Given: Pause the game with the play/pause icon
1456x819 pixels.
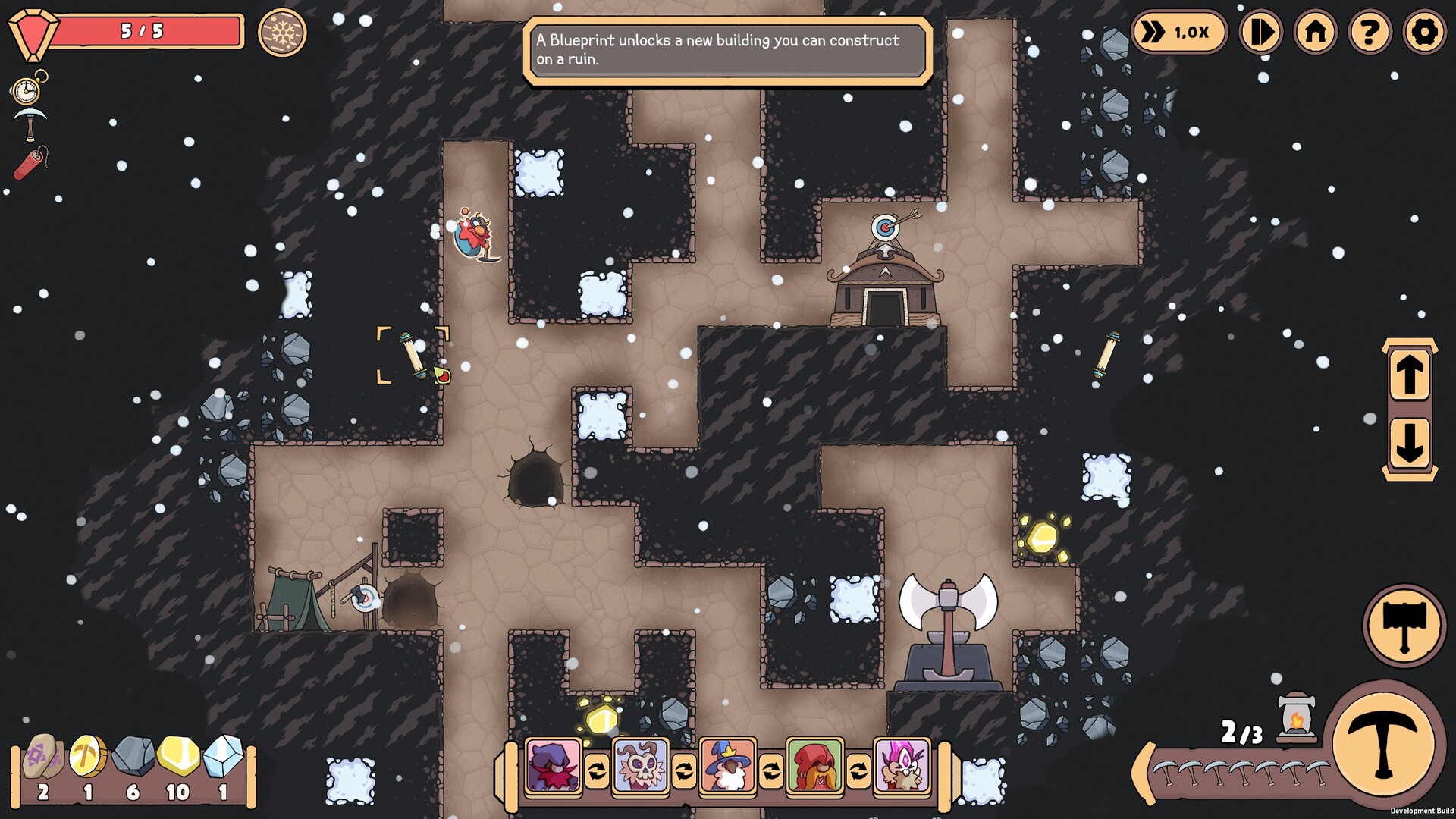Looking at the screenshot, I should 1261,33.
